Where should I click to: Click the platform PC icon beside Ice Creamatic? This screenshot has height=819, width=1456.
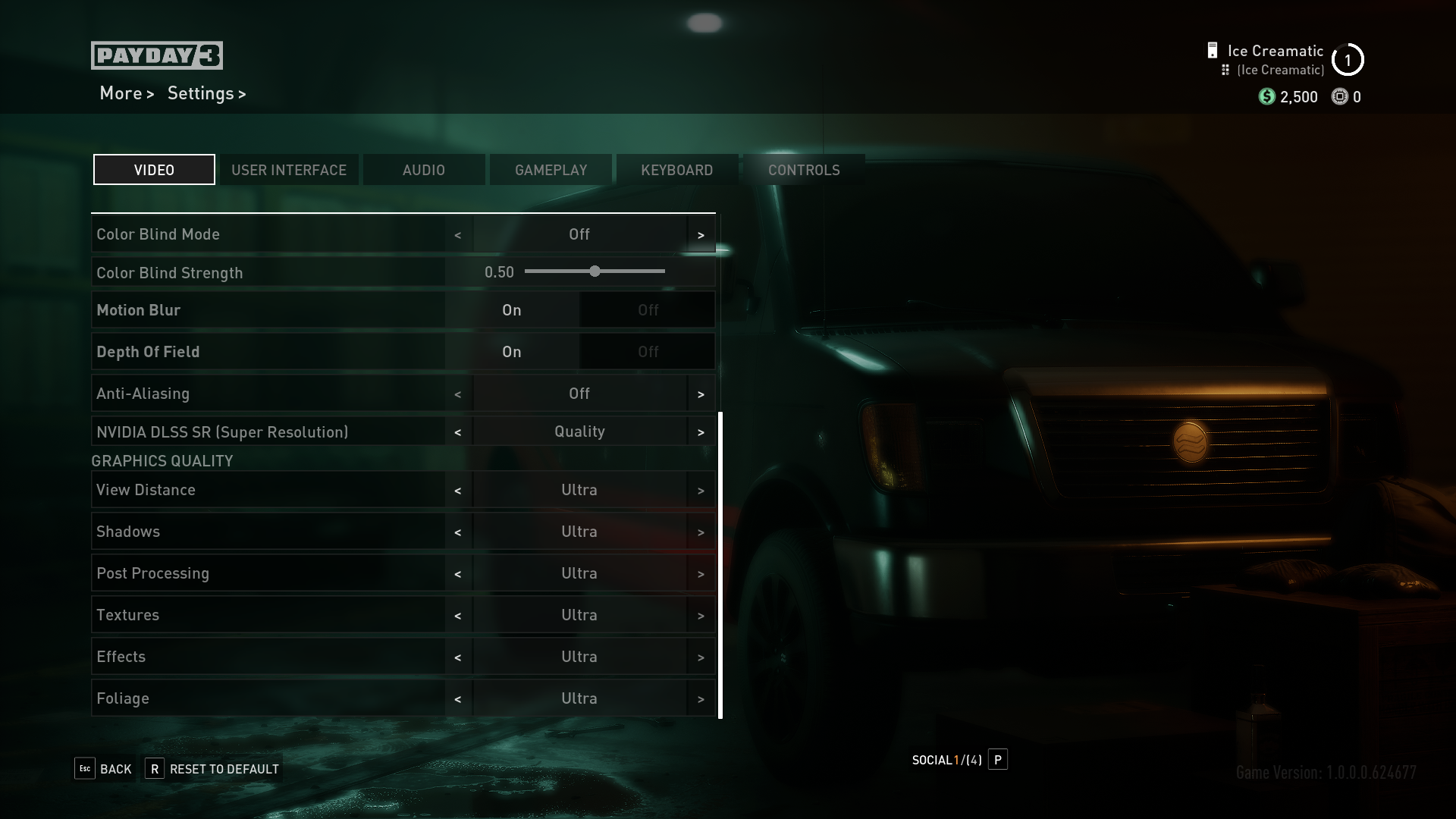1211,50
